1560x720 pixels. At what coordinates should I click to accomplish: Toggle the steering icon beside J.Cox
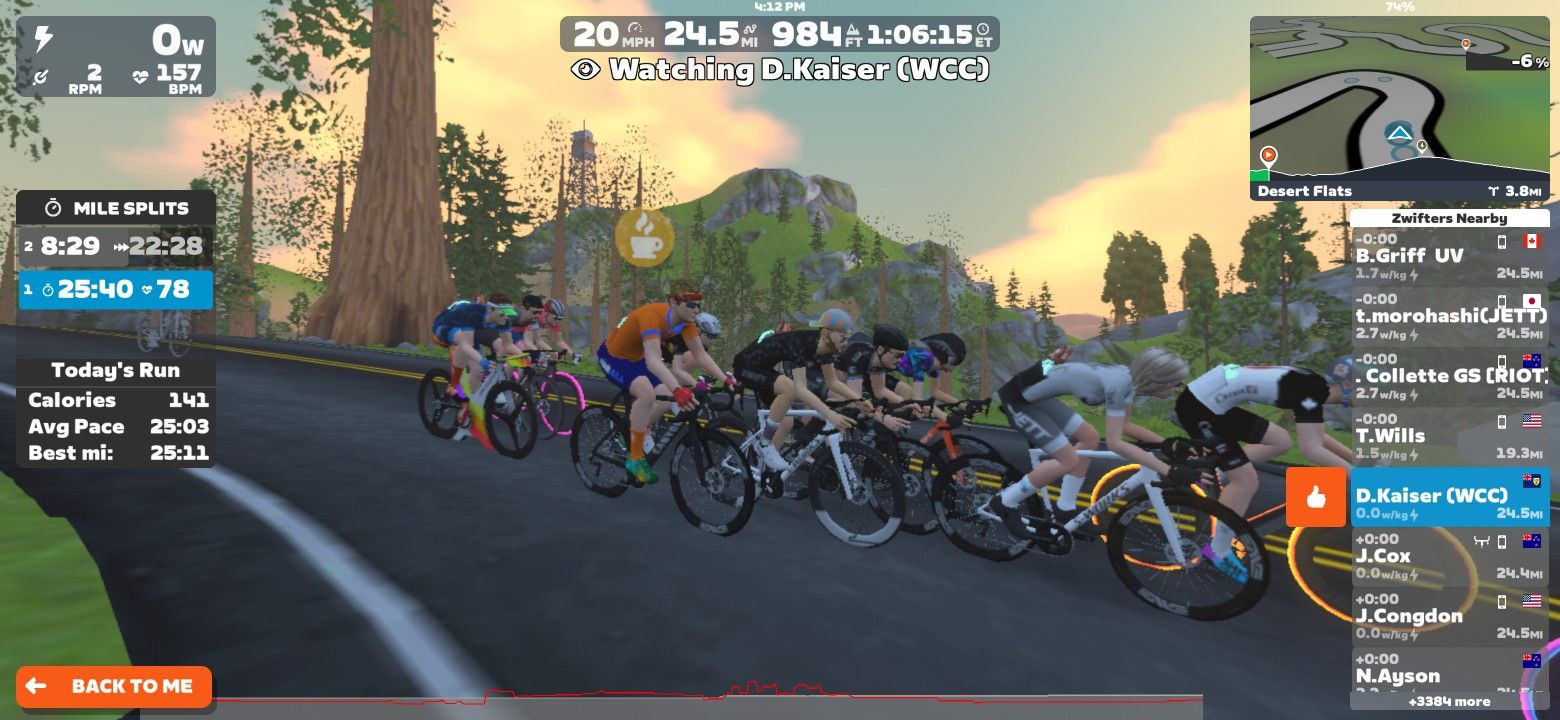click(x=1481, y=539)
